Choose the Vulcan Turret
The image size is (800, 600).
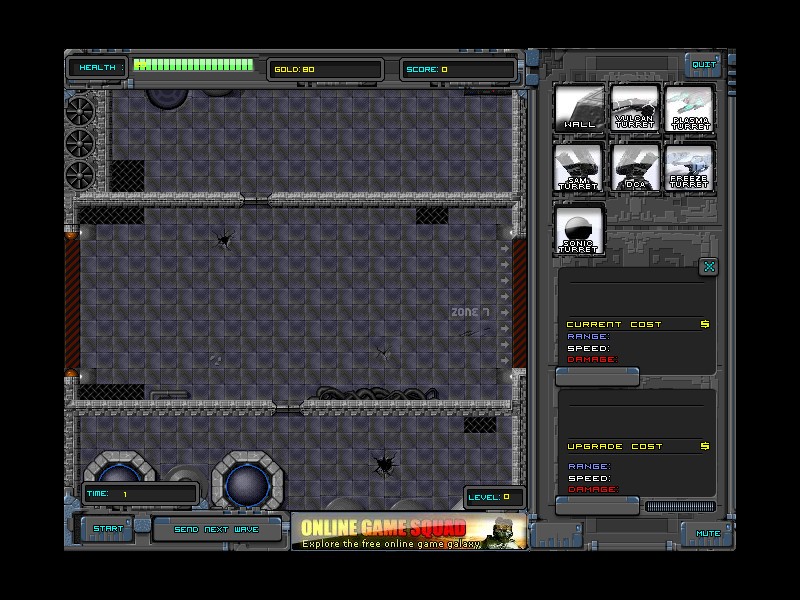635,108
